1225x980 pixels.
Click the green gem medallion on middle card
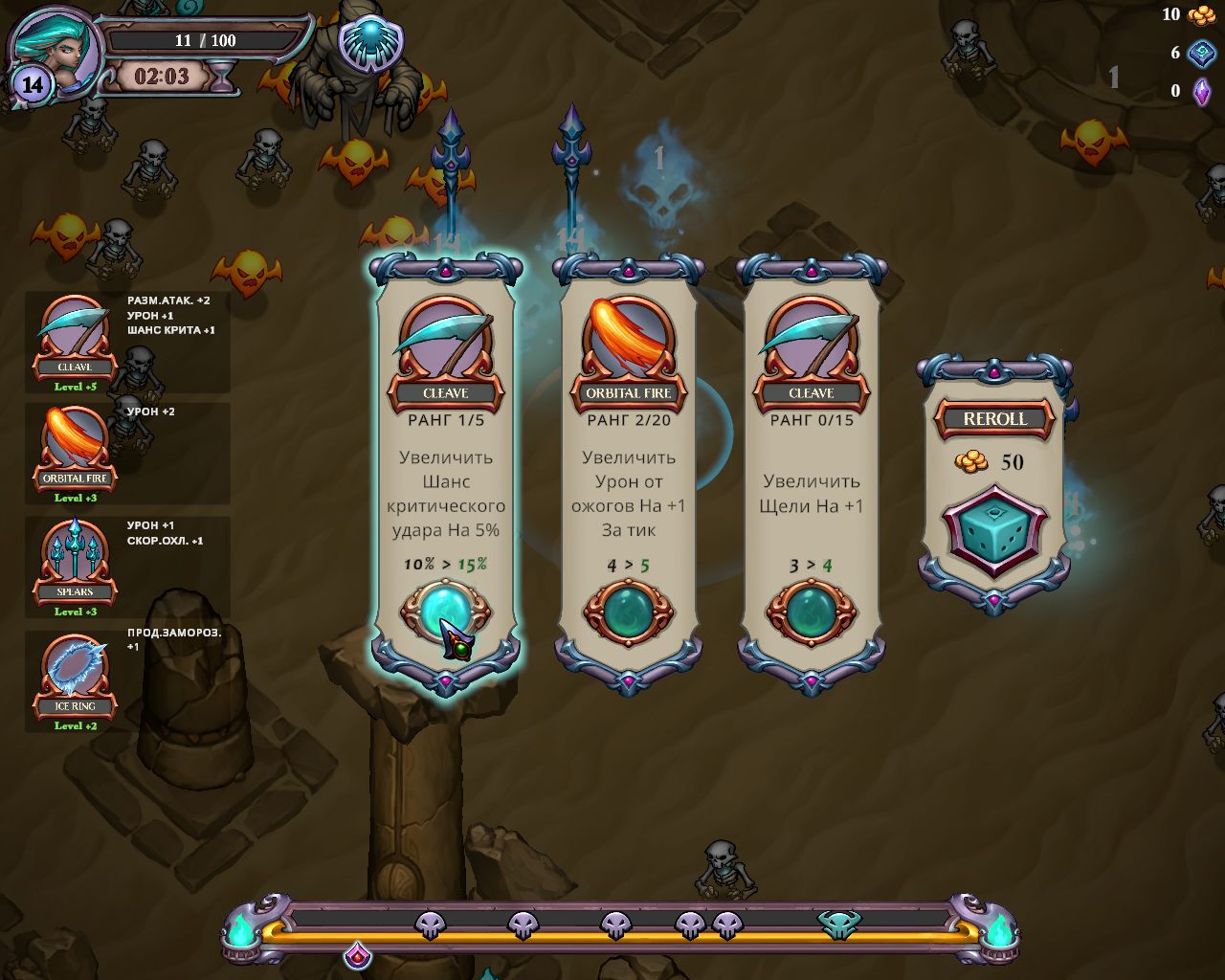coord(628,612)
